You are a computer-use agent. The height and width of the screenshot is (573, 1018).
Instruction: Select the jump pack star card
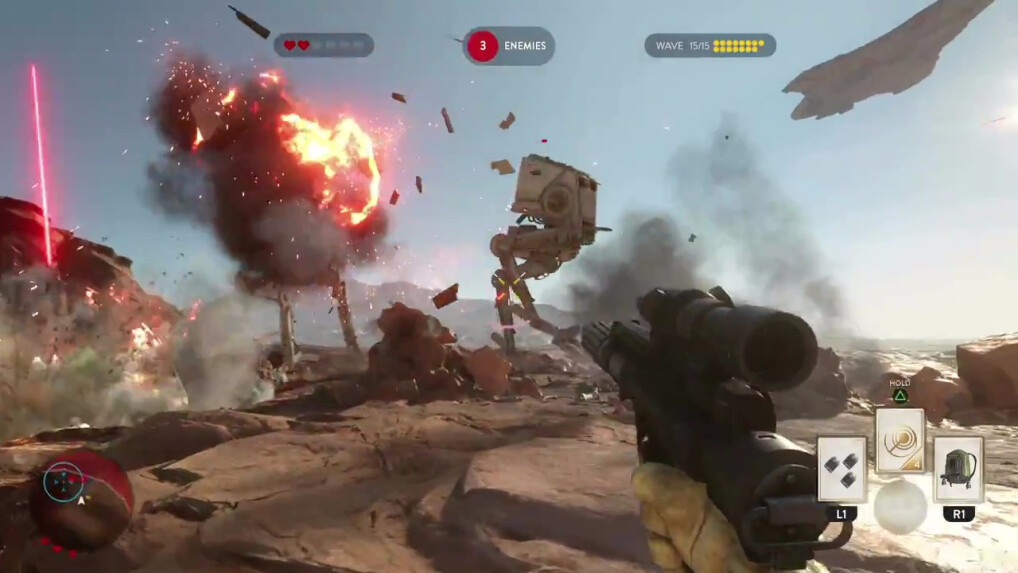click(958, 468)
